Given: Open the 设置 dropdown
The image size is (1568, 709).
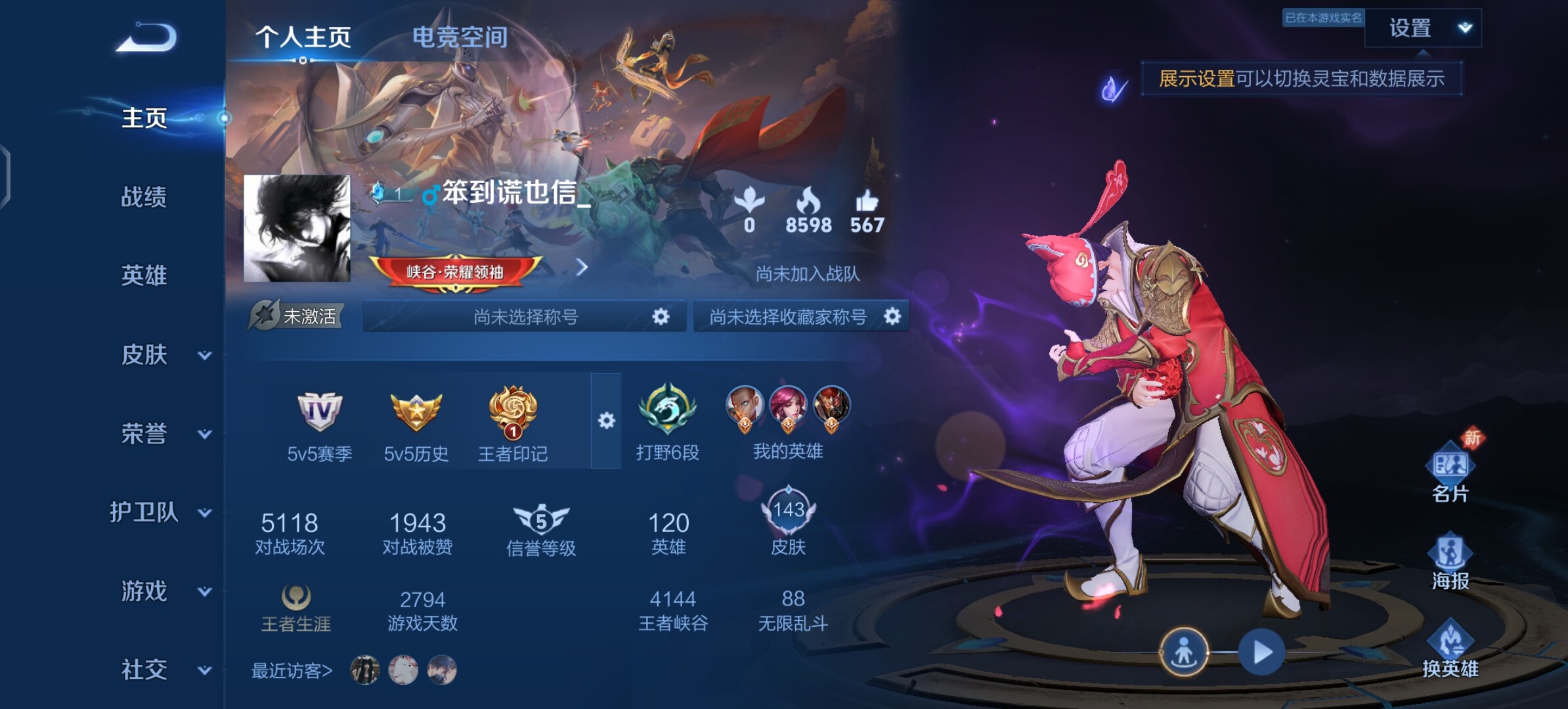Looking at the screenshot, I should pyautogui.click(x=1422, y=28).
